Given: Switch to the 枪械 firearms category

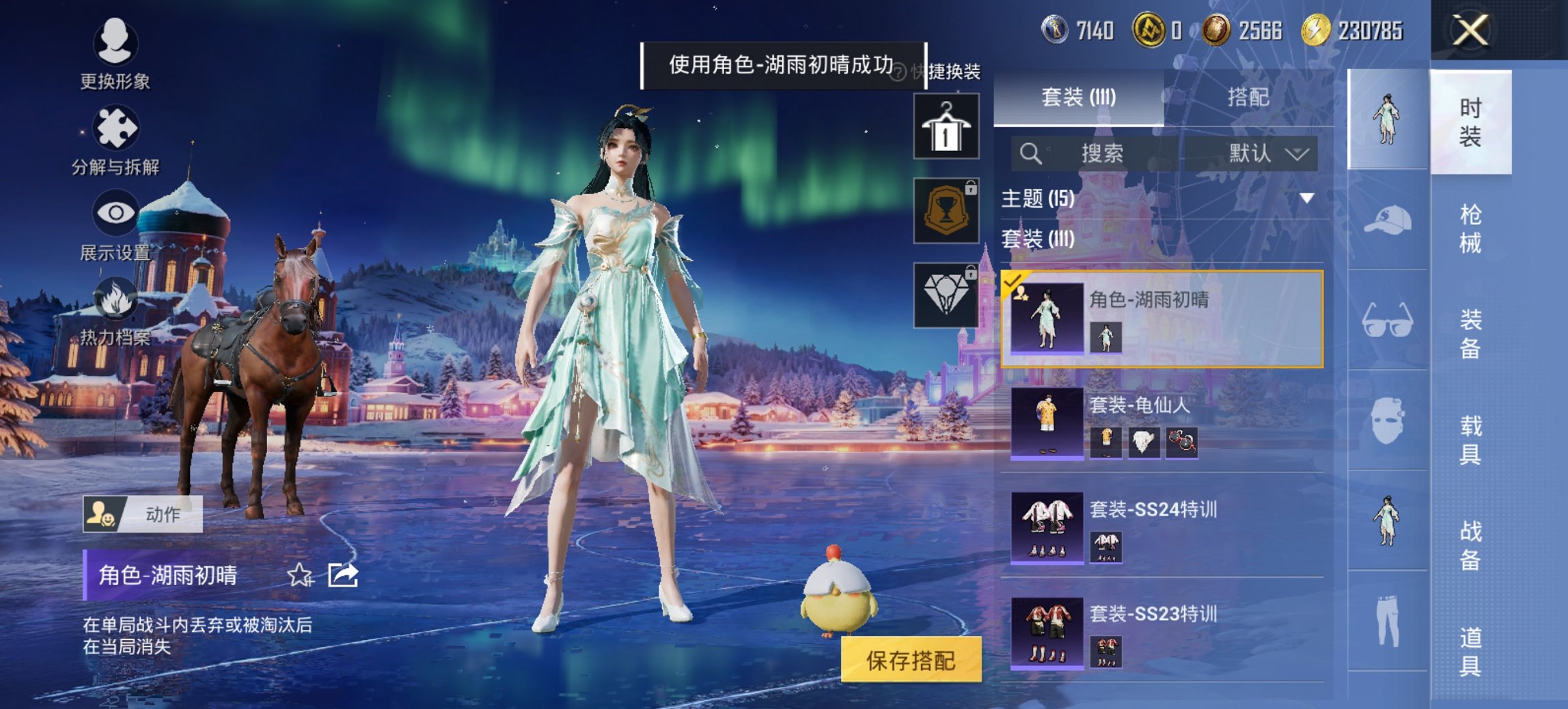Looking at the screenshot, I should pos(1470,228).
